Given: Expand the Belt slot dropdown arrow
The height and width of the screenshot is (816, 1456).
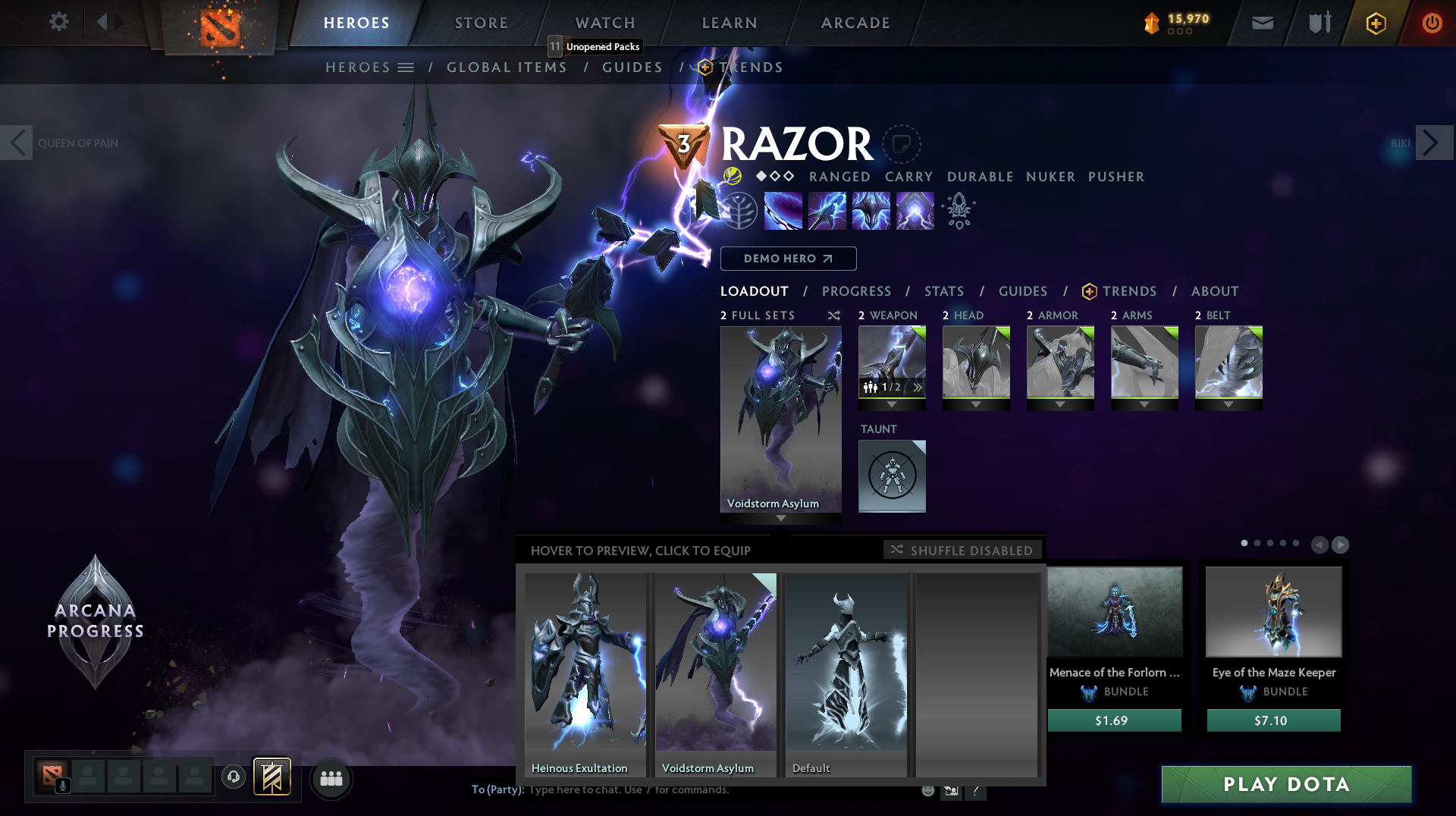Looking at the screenshot, I should click(1228, 405).
